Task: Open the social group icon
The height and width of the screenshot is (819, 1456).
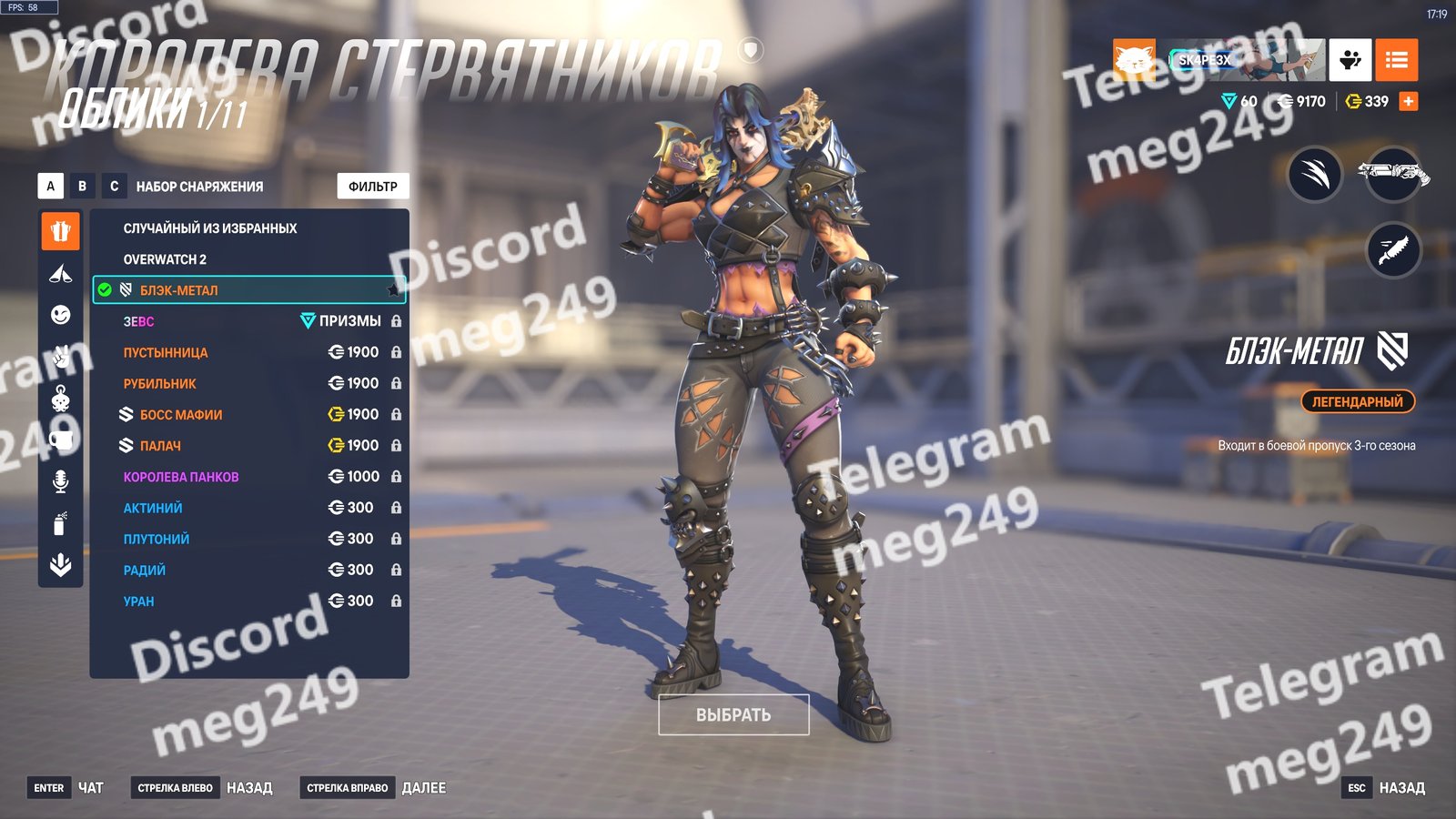Action: point(1350,60)
